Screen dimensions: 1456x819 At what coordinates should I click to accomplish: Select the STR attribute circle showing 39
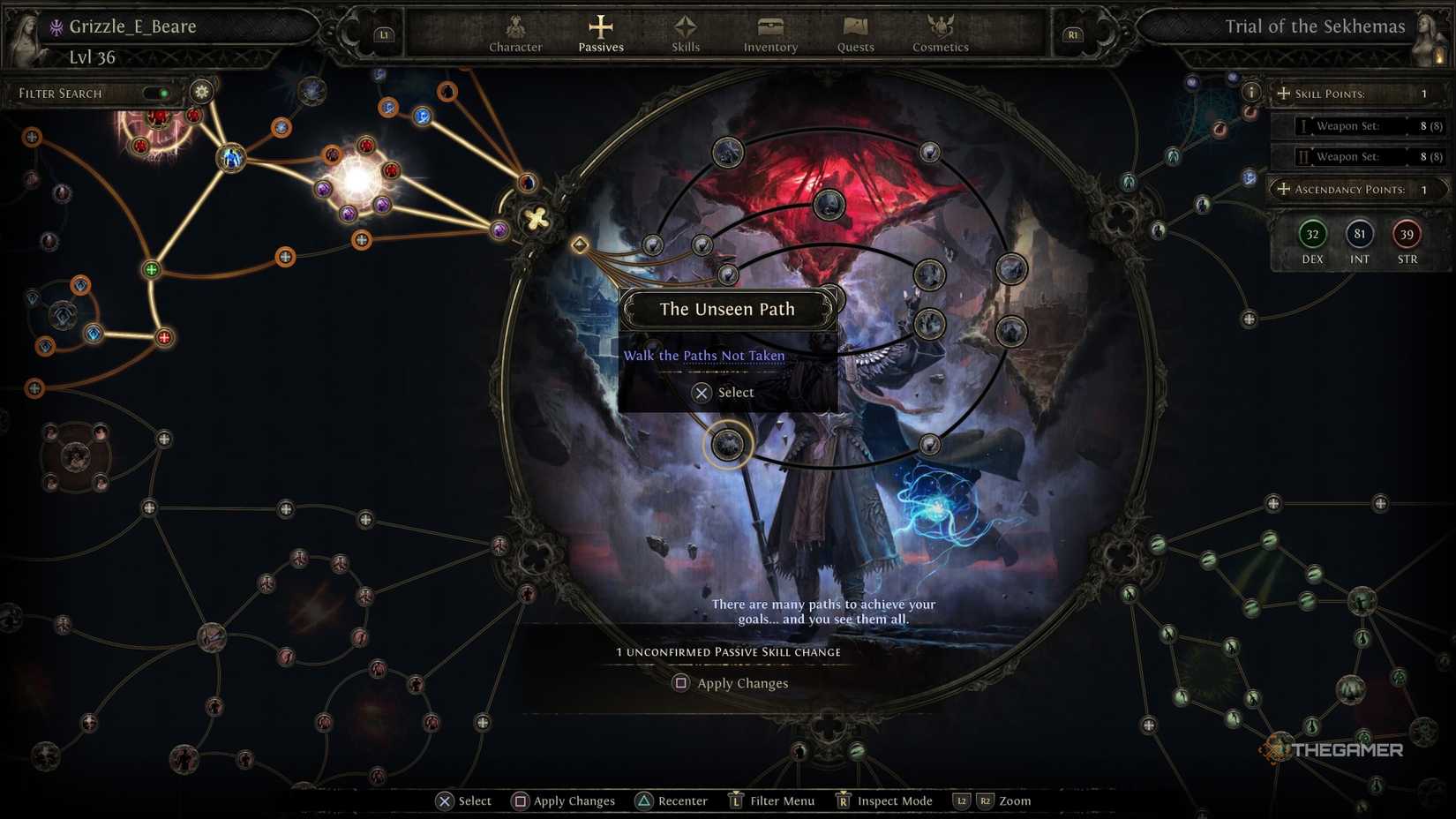pyautogui.click(x=1407, y=235)
